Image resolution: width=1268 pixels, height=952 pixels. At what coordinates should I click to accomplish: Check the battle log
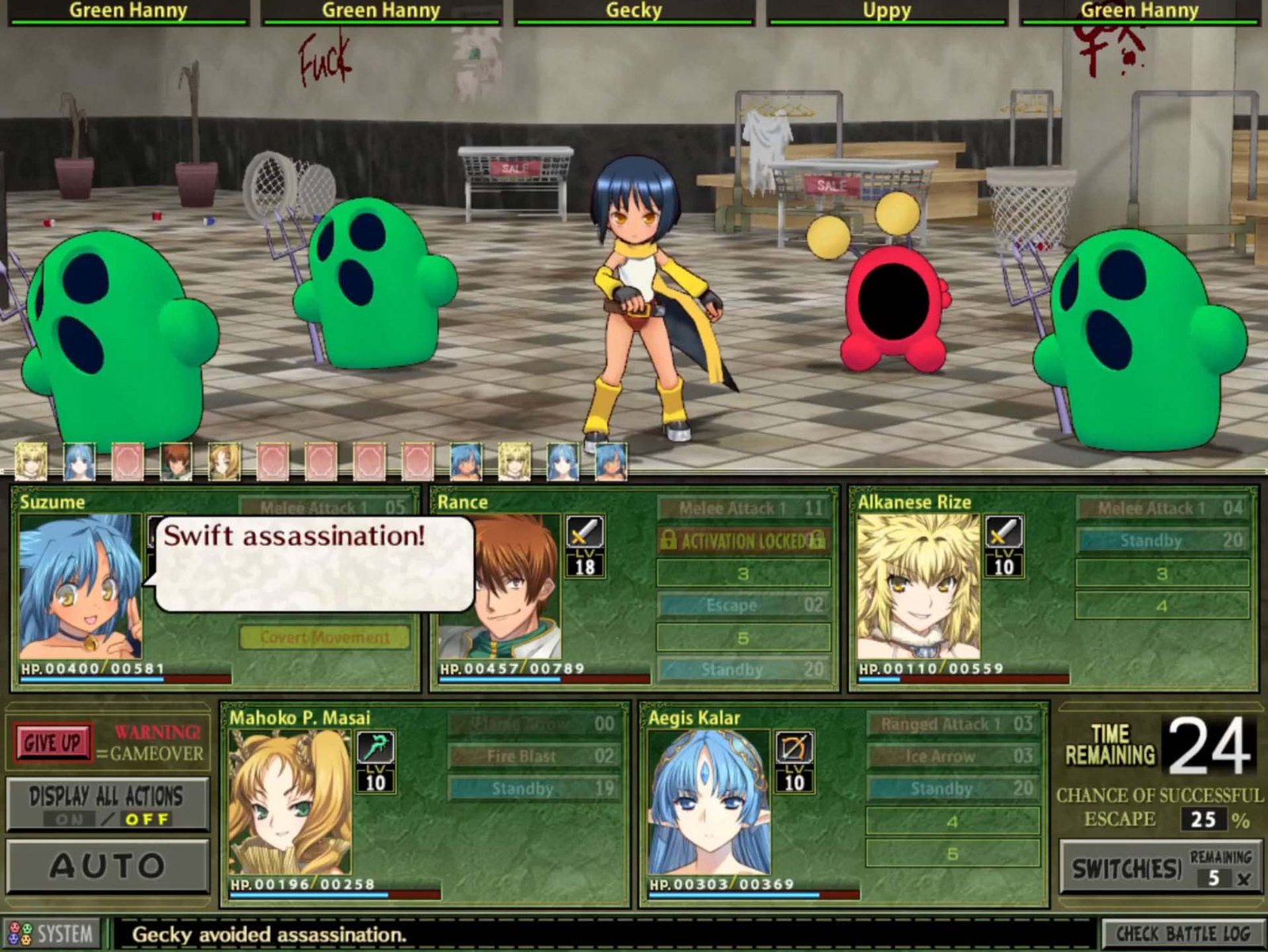click(1182, 934)
